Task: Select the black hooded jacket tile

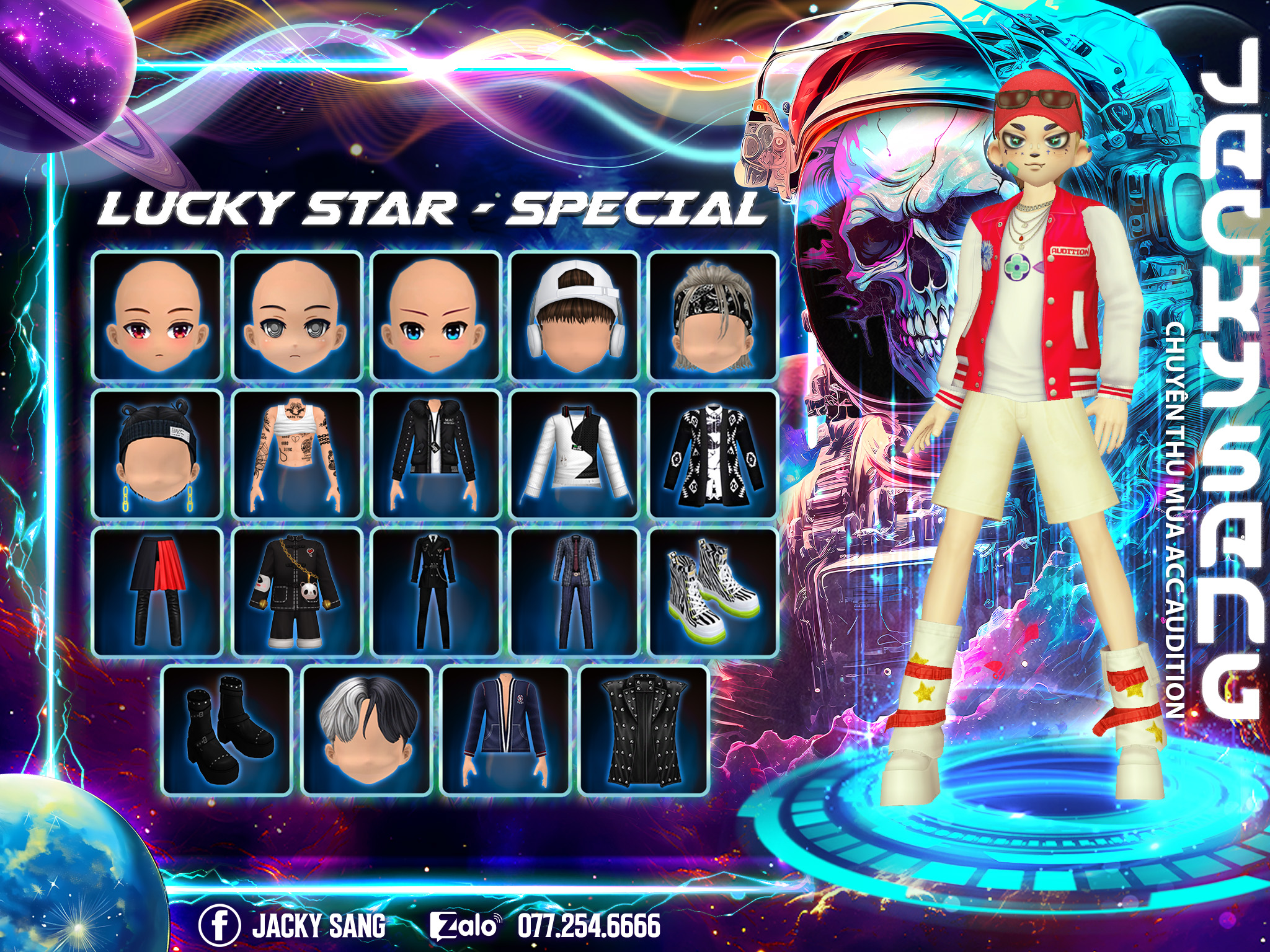Action: coord(436,454)
